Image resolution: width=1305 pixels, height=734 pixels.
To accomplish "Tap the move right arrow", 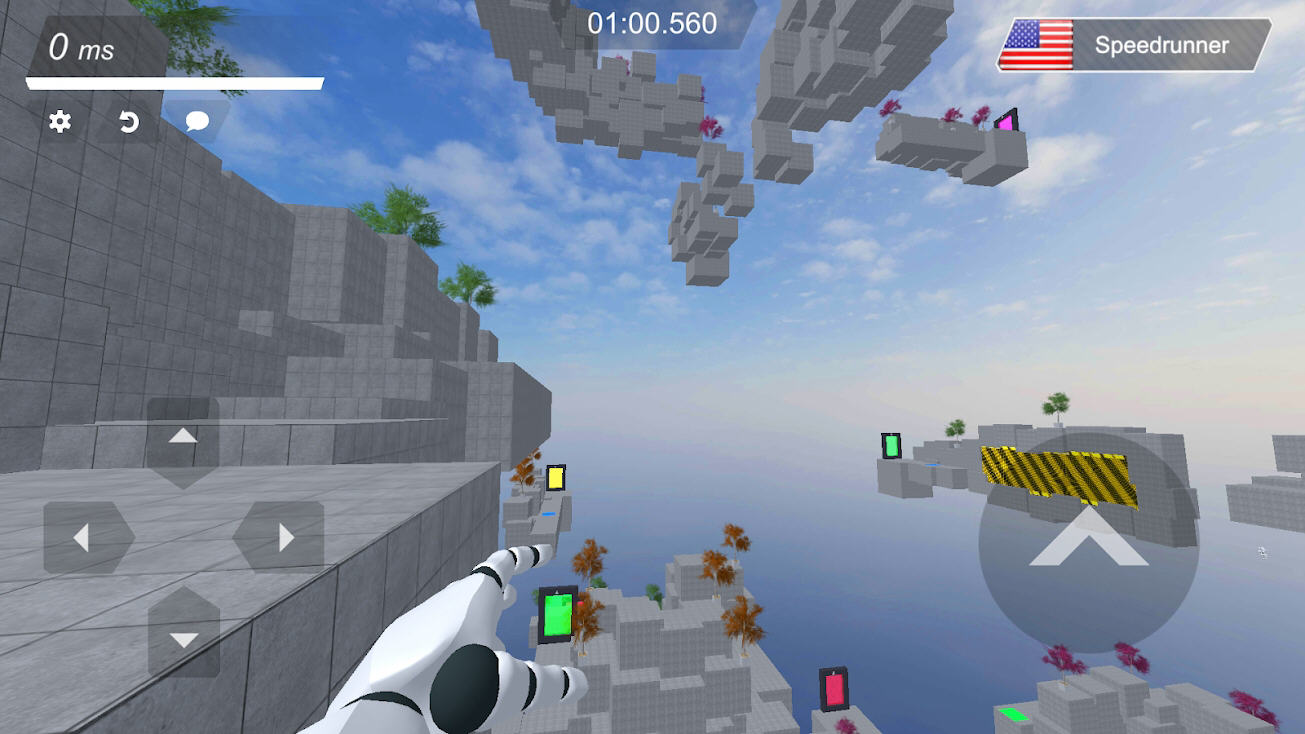I will 282,538.
